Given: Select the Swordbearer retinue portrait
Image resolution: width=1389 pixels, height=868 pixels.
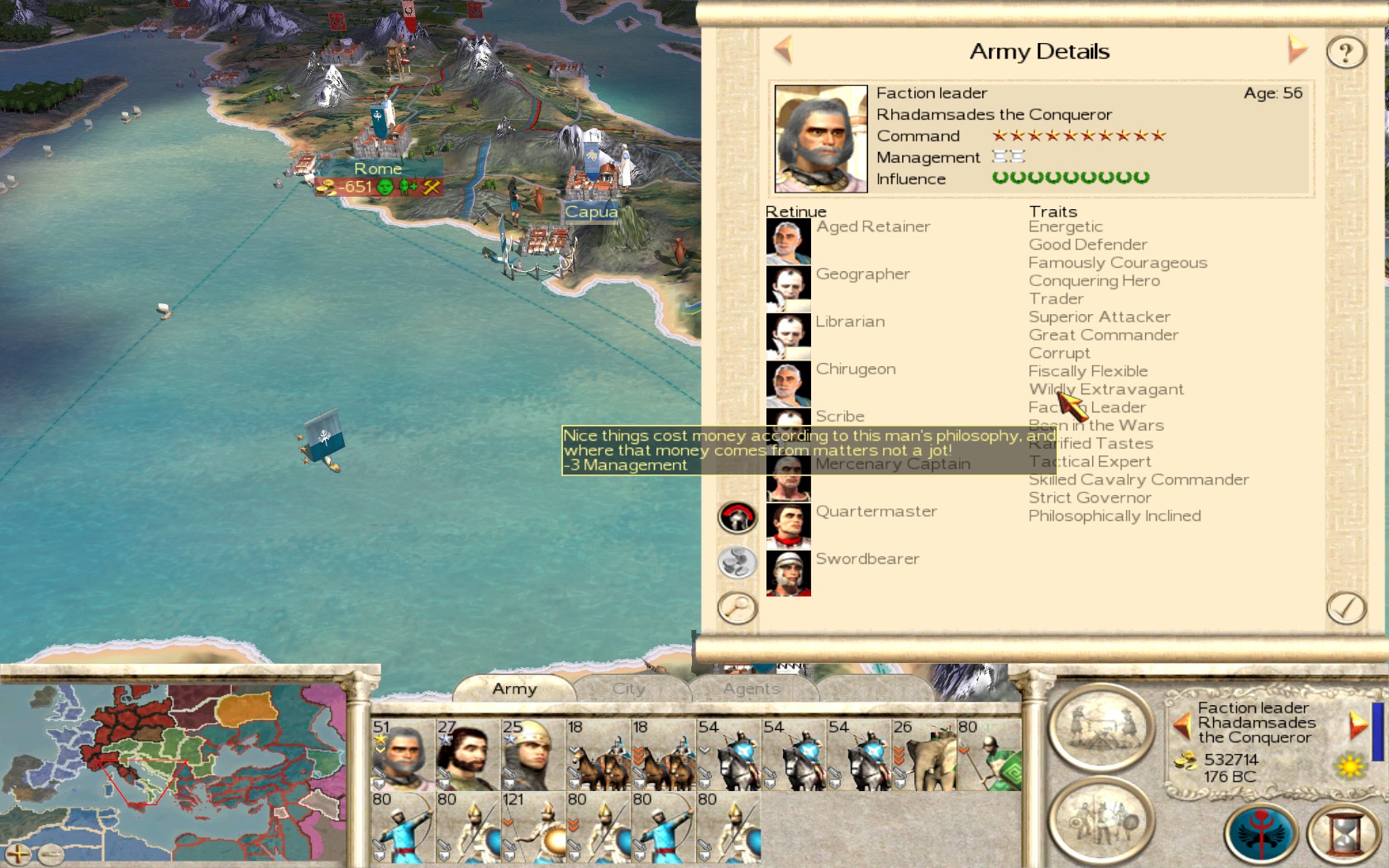Looking at the screenshot, I should 788,573.
